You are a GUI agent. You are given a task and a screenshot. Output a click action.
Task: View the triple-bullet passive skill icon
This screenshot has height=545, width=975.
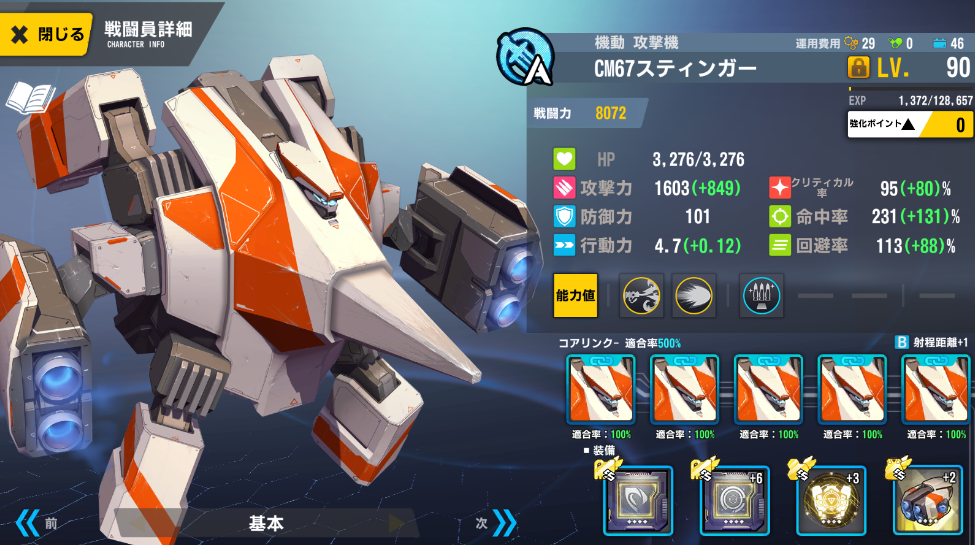[x=761, y=295]
